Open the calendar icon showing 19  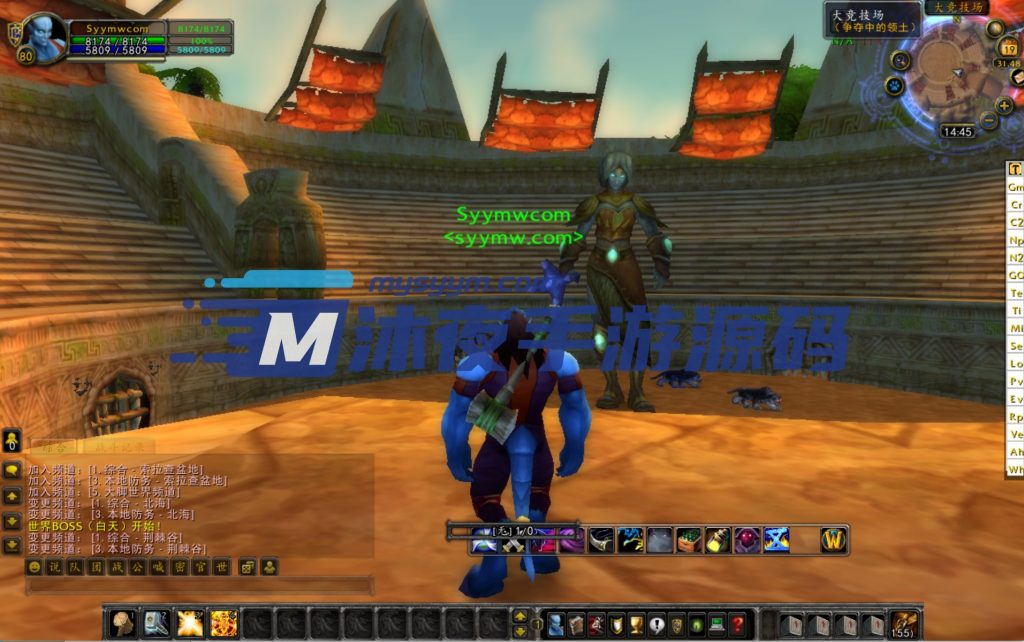1009,48
